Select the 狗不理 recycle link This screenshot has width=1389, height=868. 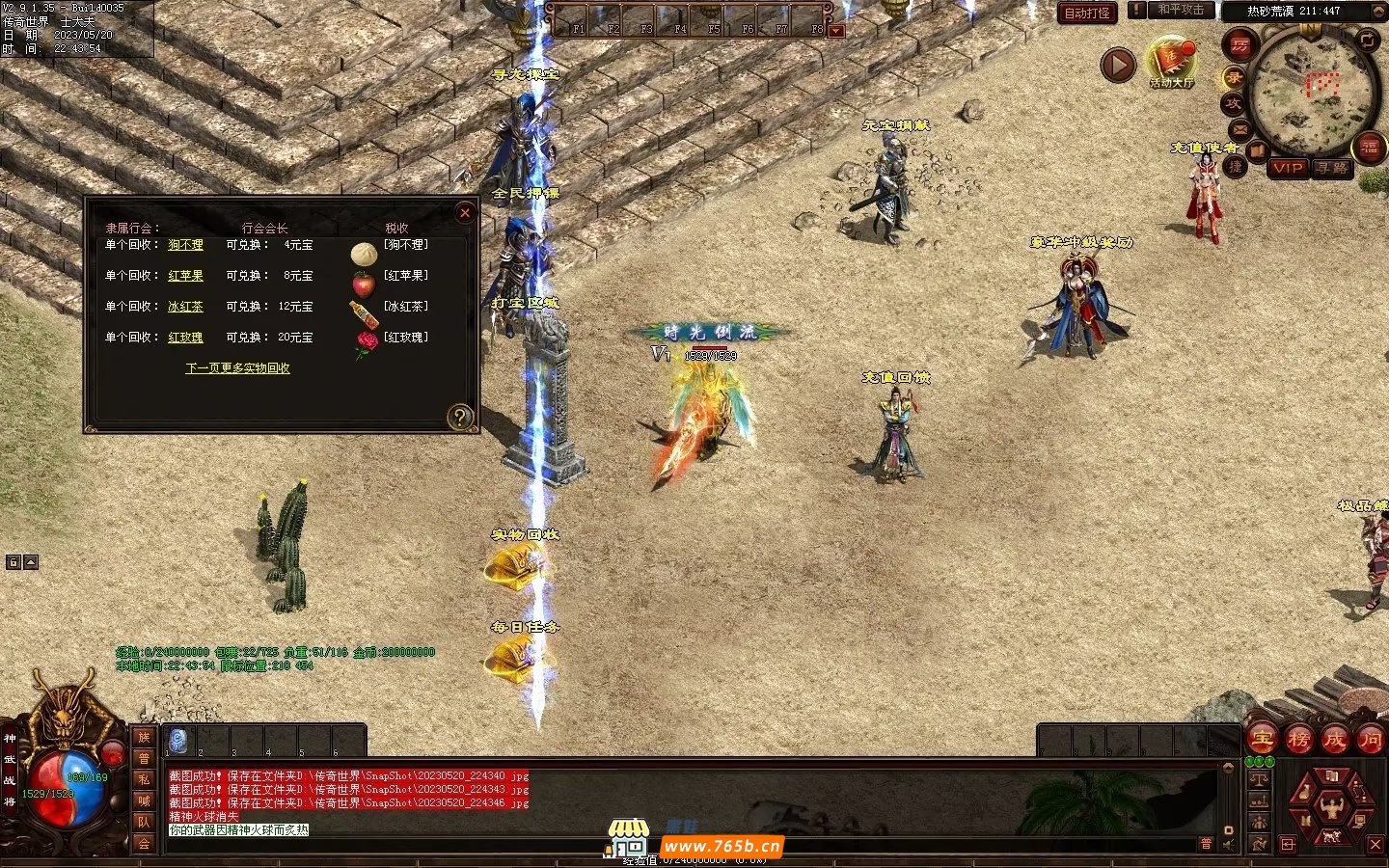pos(185,245)
